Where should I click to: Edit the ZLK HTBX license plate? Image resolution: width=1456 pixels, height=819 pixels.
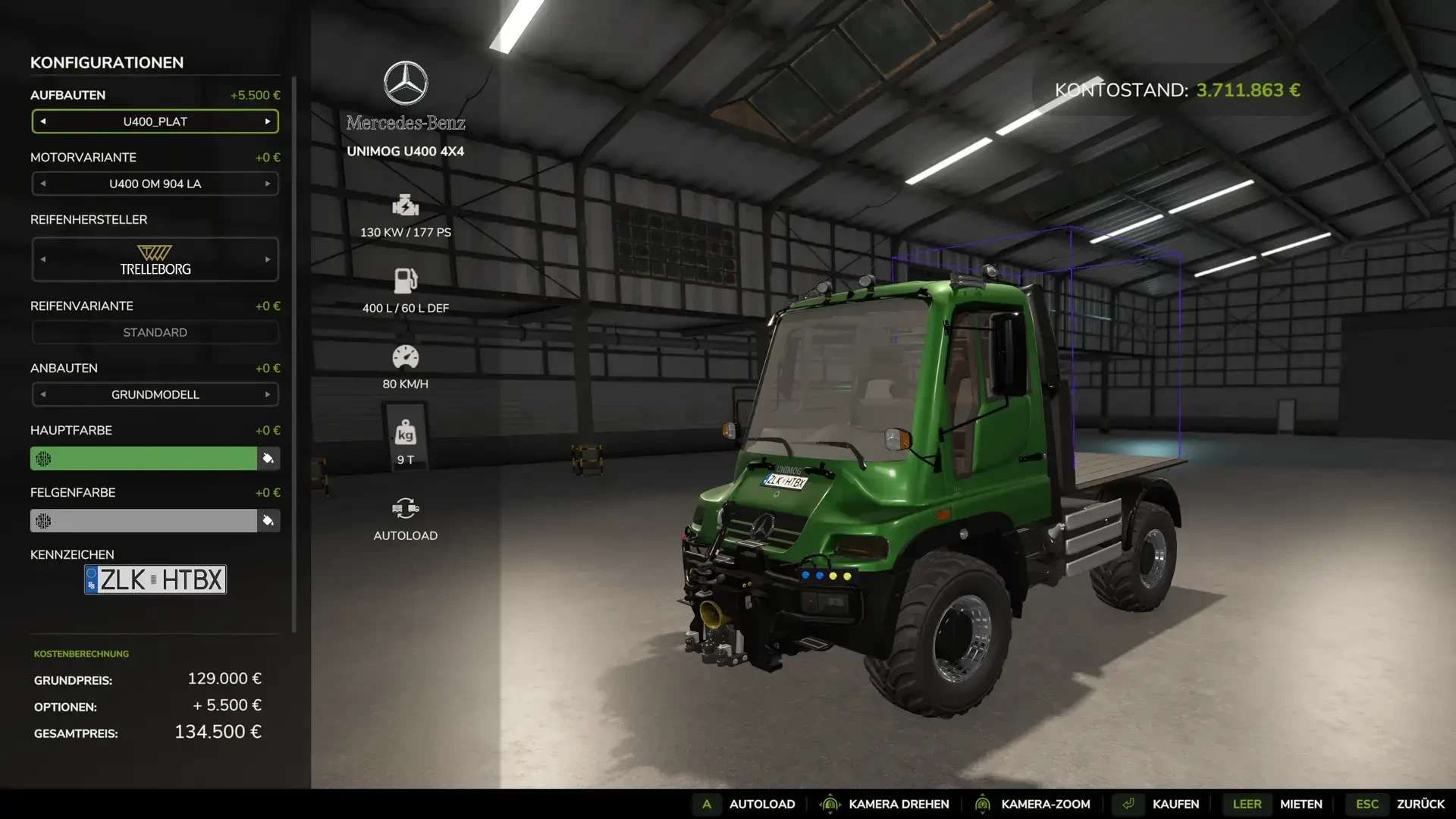tap(155, 579)
